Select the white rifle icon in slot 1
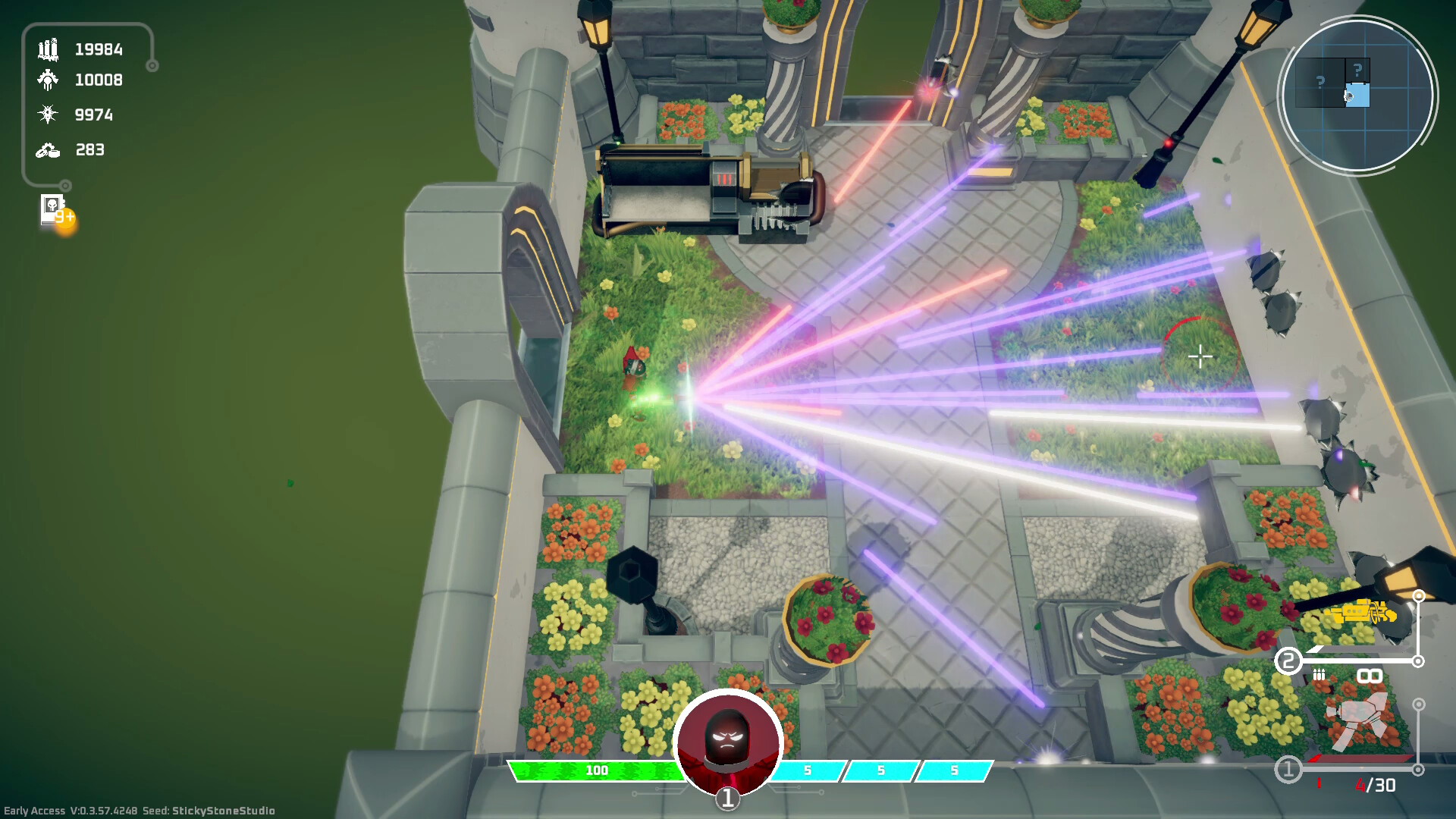This screenshot has width=1456, height=819. pyautogui.click(x=1357, y=719)
